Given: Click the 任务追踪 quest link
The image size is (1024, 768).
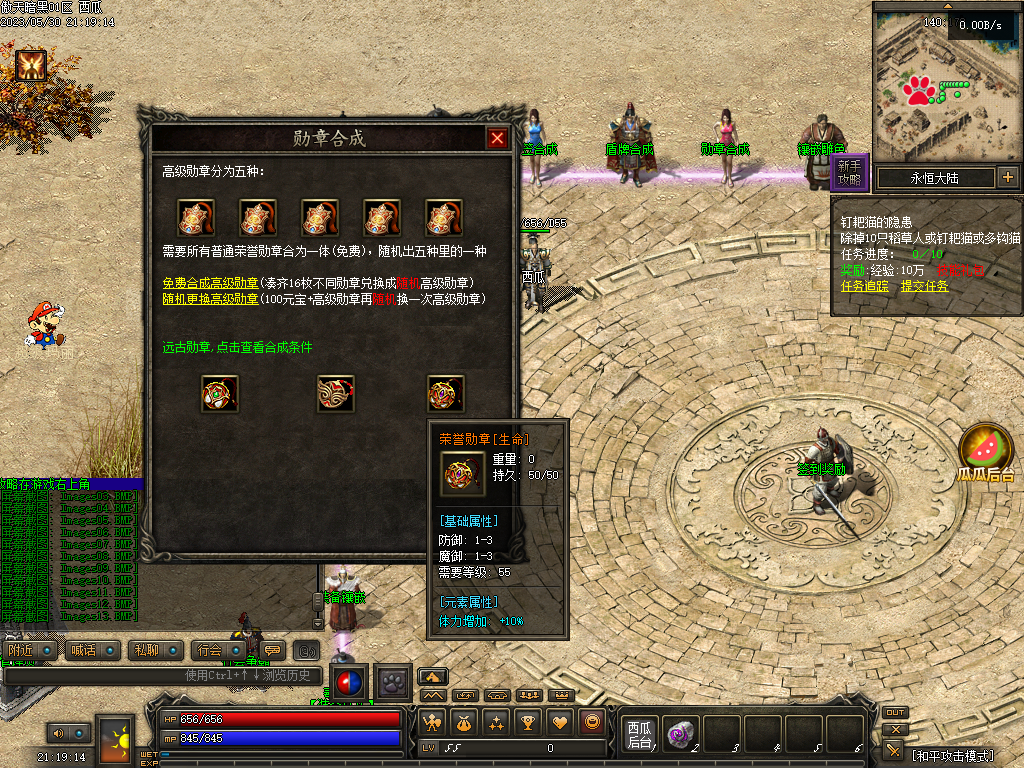Looking at the screenshot, I should 865,286.
